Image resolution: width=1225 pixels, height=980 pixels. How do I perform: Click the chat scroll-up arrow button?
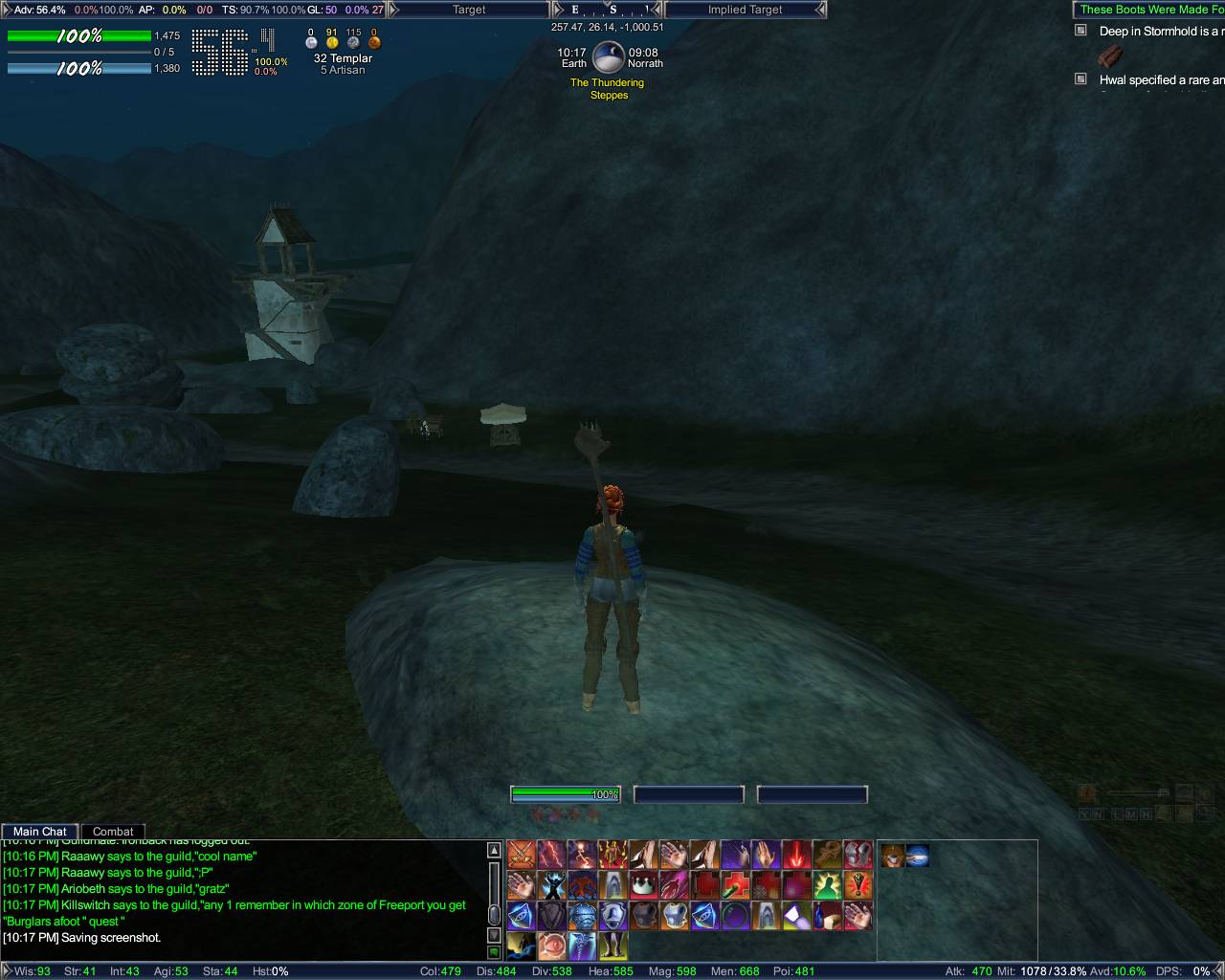[x=494, y=850]
